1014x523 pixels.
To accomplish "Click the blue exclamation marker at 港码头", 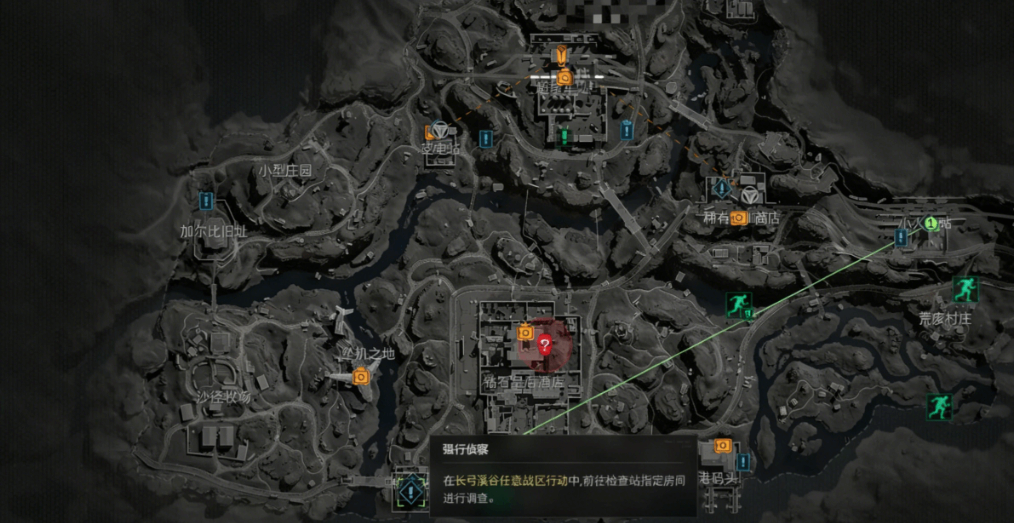I will [742, 462].
